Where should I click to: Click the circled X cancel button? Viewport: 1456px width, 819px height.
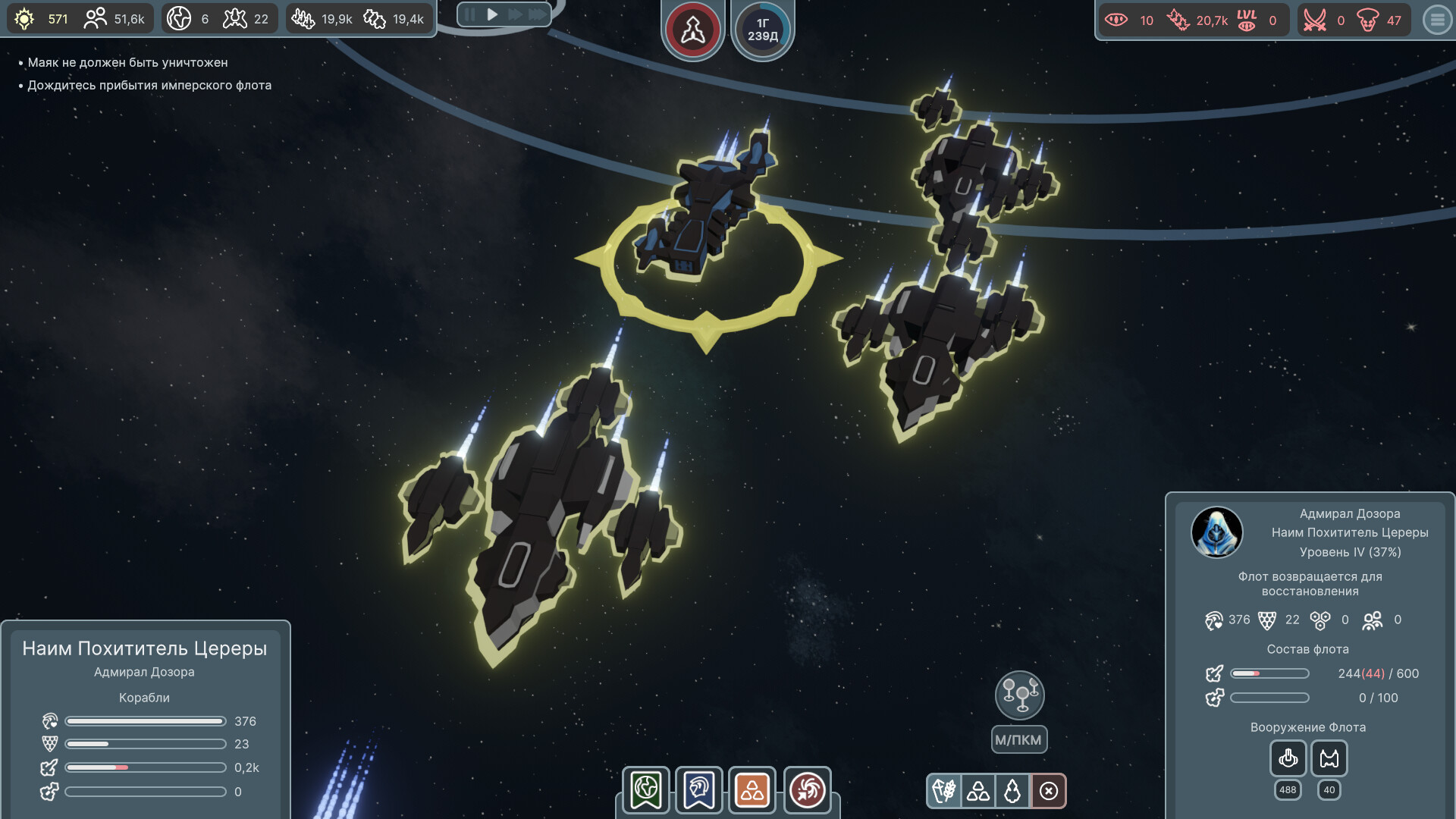pyautogui.click(x=1049, y=791)
